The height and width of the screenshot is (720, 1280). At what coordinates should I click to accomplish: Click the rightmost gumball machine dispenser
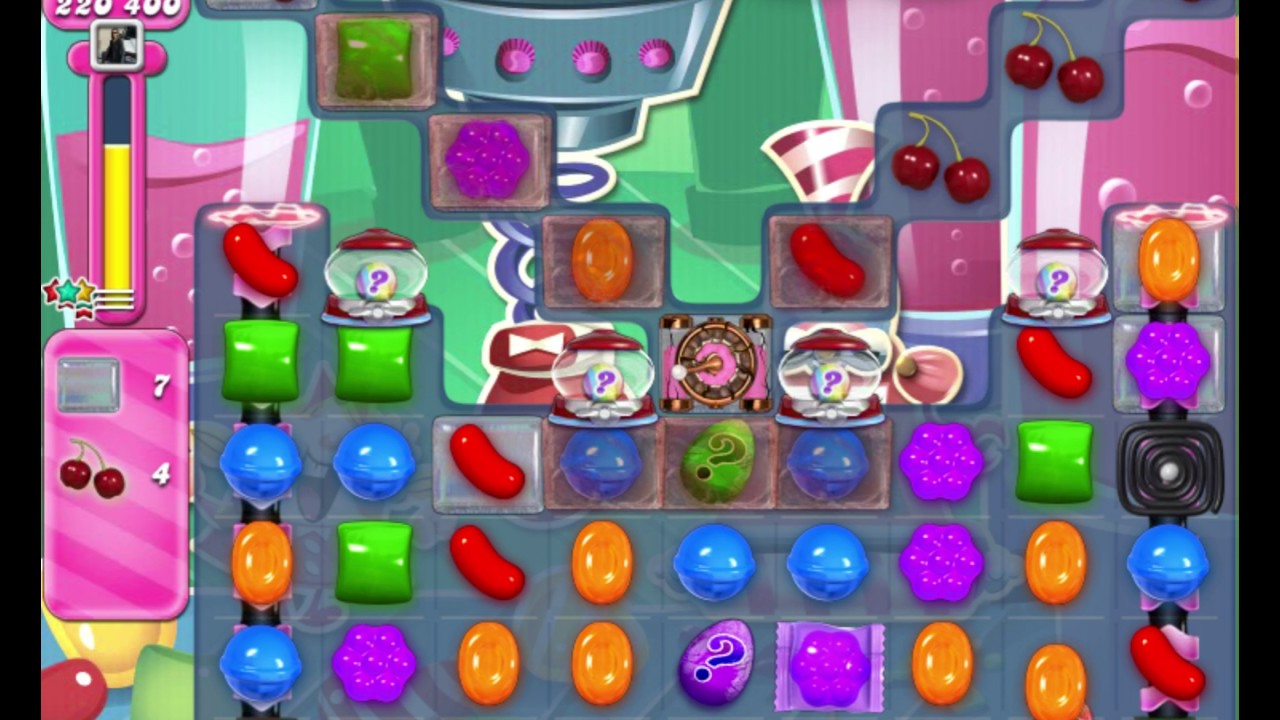tap(1057, 280)
